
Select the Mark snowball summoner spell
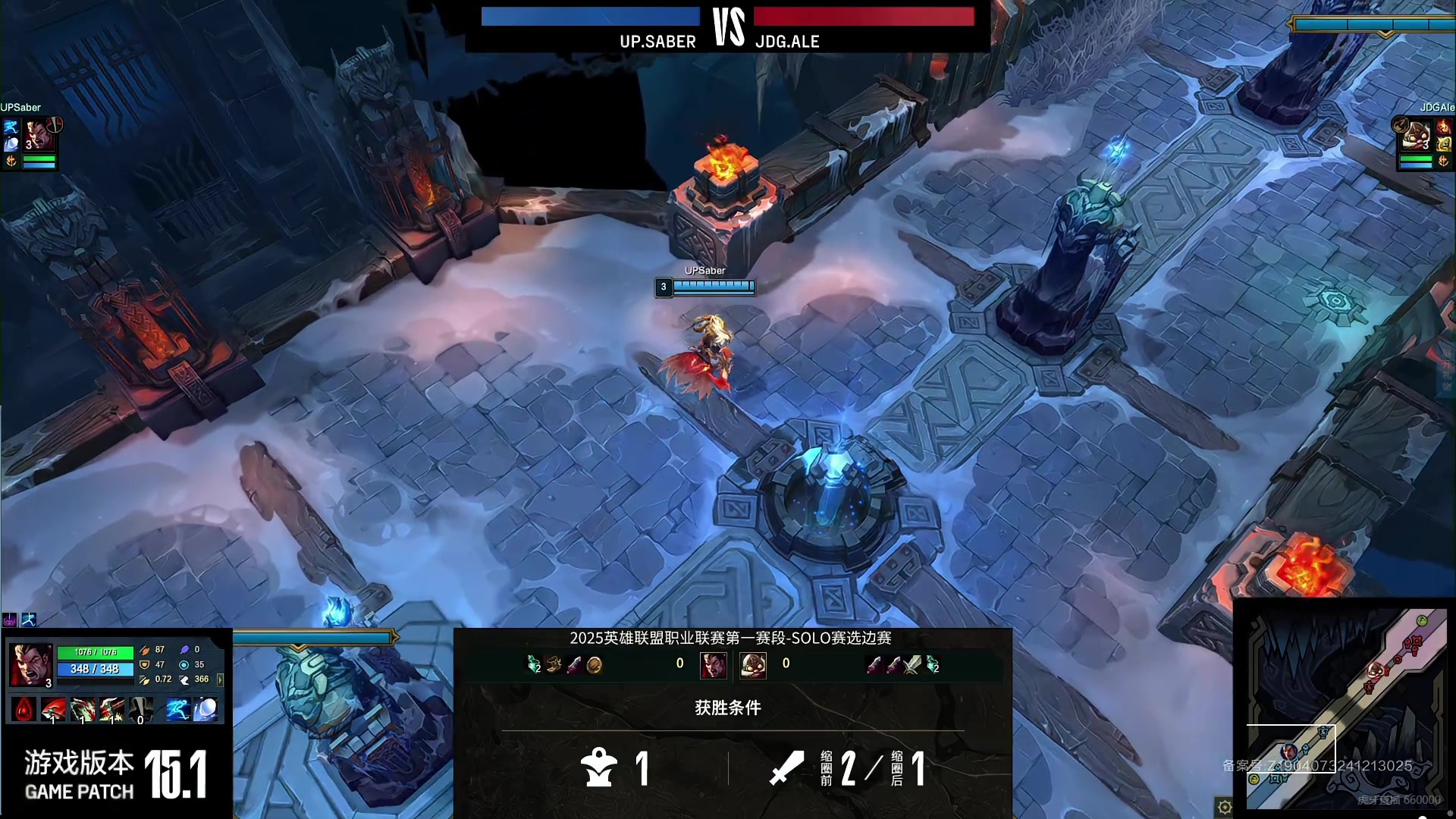(206, 710)
